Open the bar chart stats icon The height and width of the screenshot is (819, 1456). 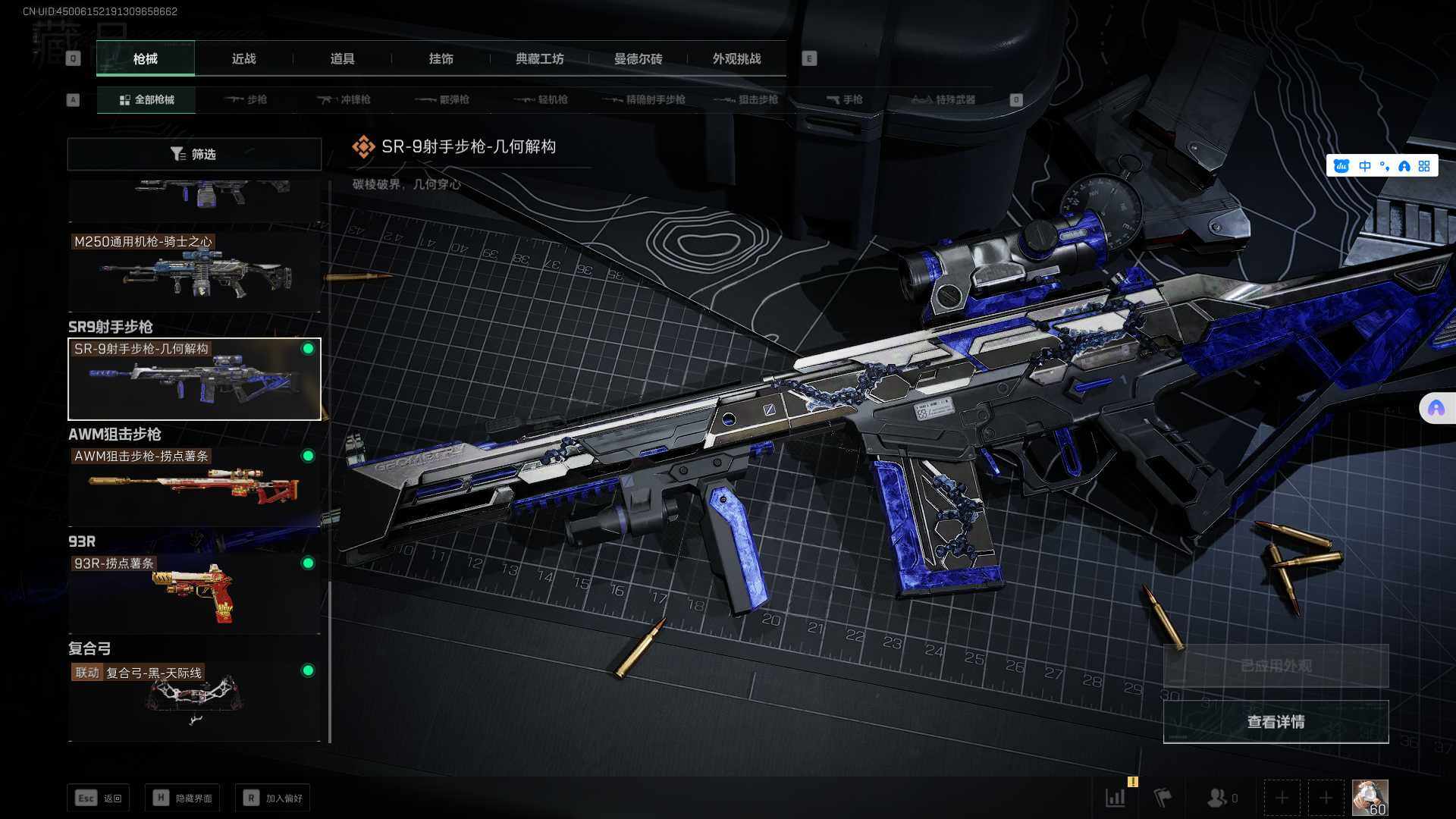coord(1116,798)
